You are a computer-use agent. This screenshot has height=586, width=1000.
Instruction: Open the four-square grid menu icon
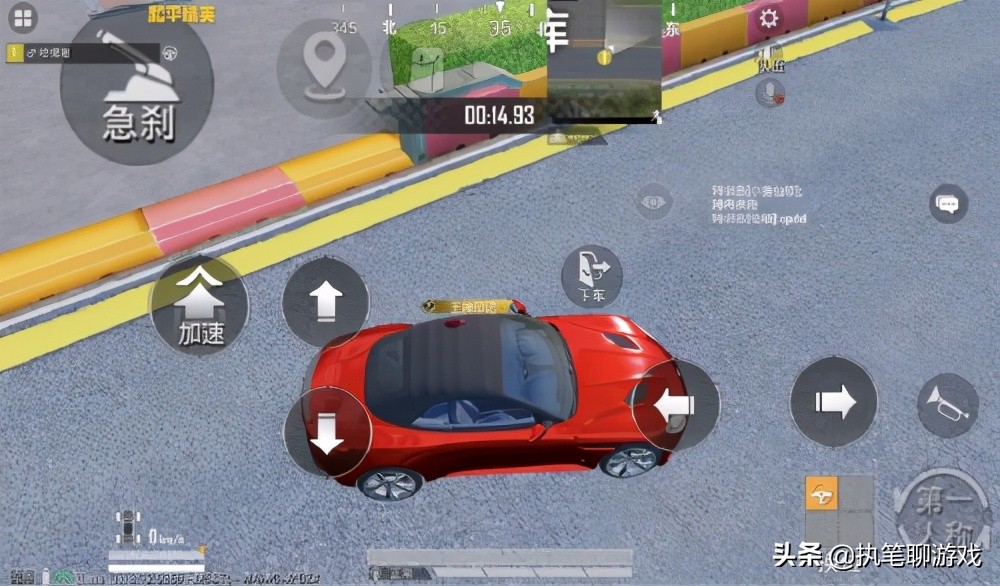coord(22,18)
